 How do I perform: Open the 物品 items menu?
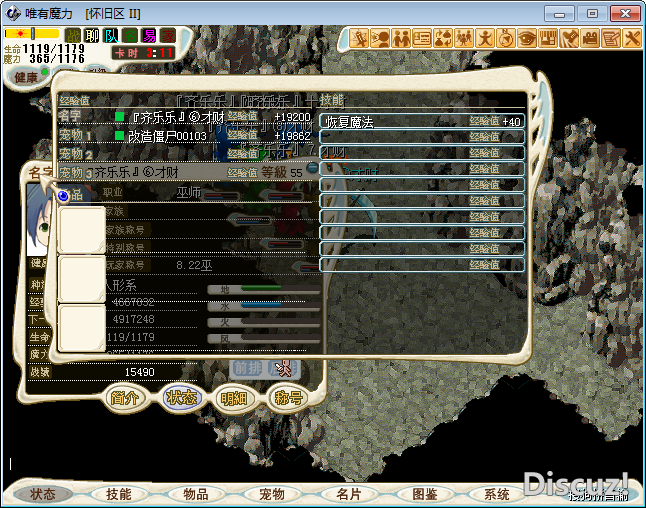pos(196,494)
